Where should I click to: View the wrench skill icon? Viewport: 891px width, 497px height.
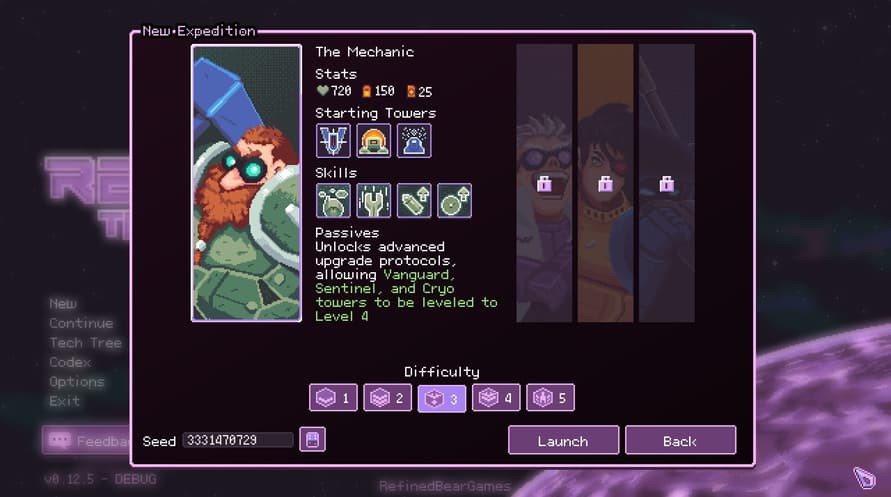click(374, 201)
